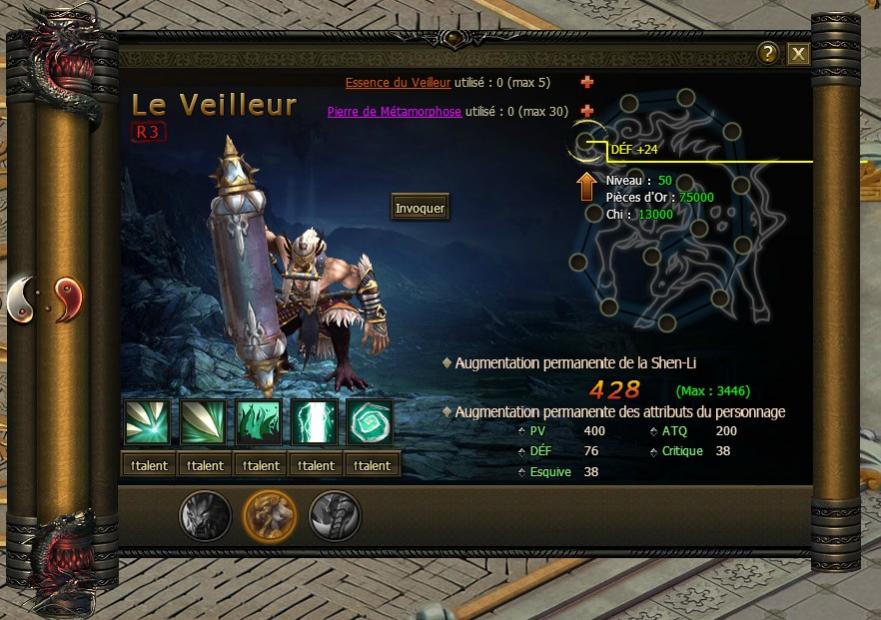Image resolution: width=881 pixels, height=620 pixels.
Task: Switch to the grey serpent portrait
Action: (335, 517)
